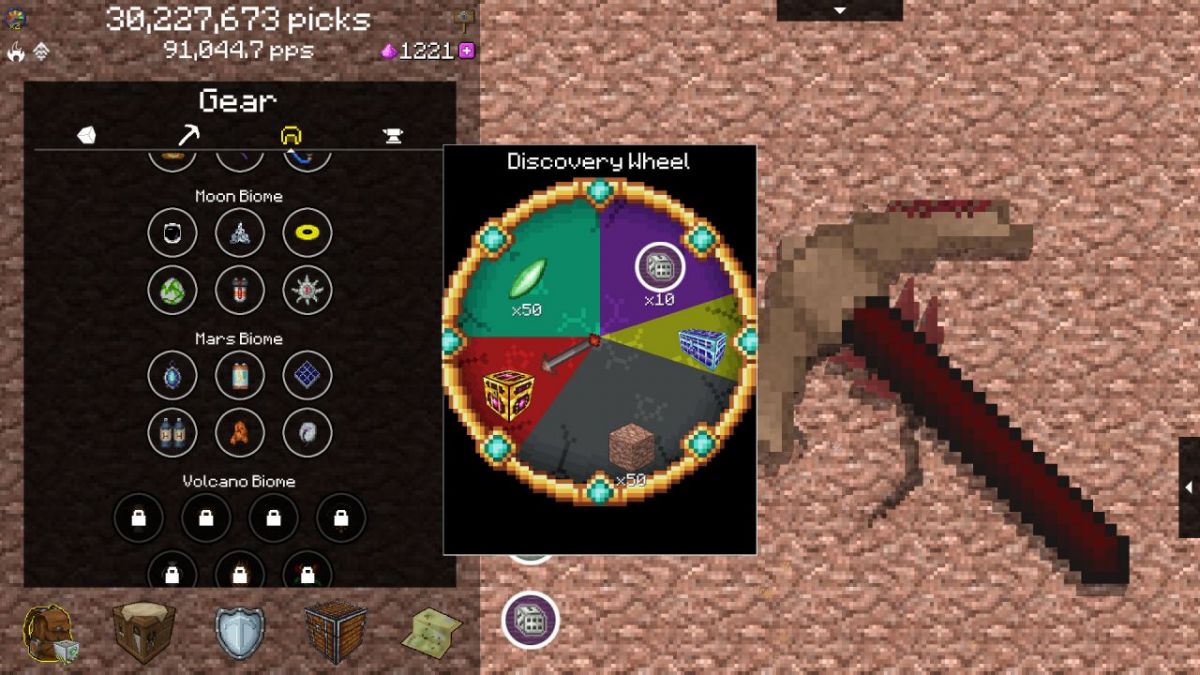Switch to the anvil gear tab
The height and width of the screenshot is (675, 1200).
(393, 136)
